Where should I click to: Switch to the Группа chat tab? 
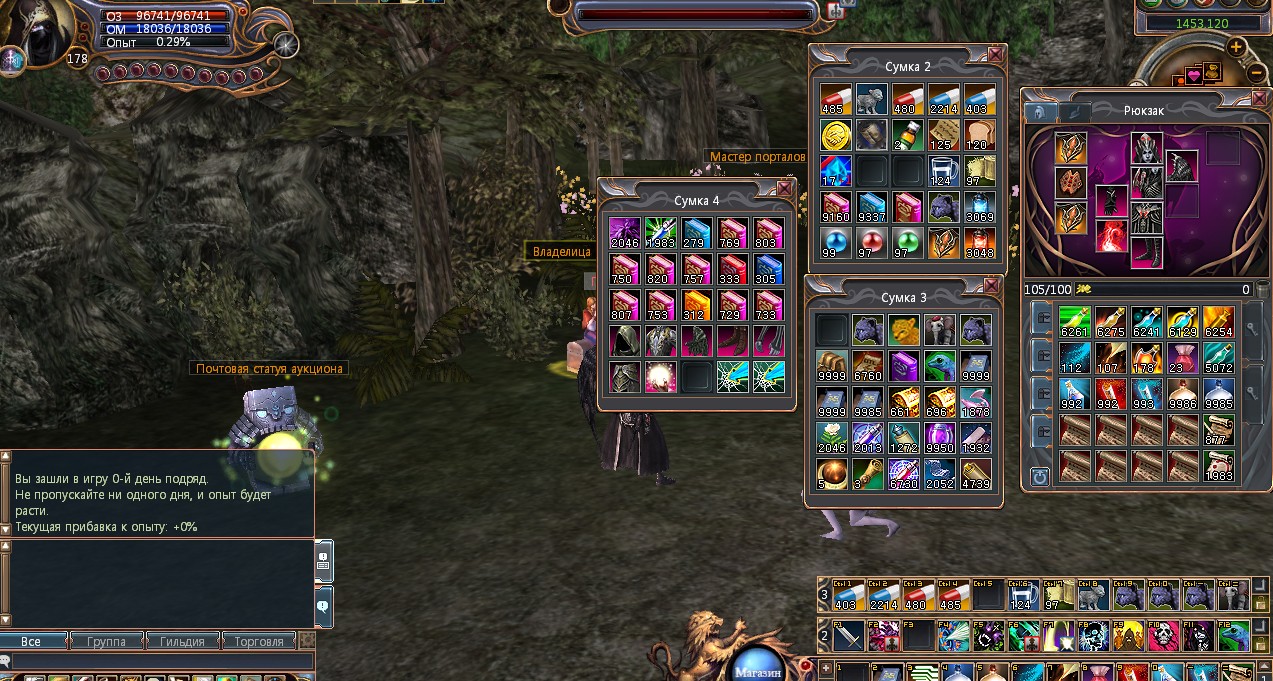click(x=107, y=641)
